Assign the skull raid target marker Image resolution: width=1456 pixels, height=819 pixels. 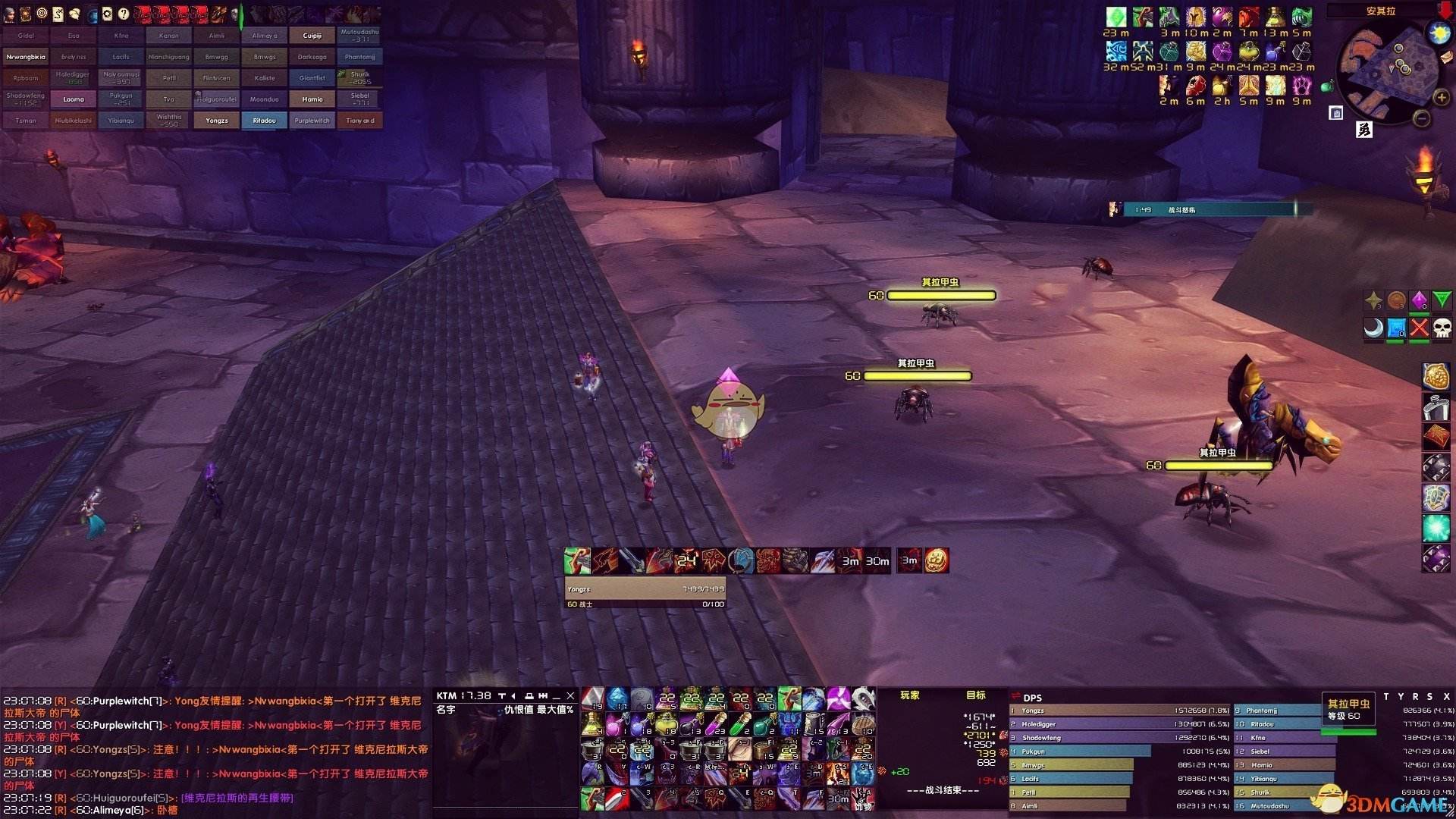click(x=1442, y=328)
